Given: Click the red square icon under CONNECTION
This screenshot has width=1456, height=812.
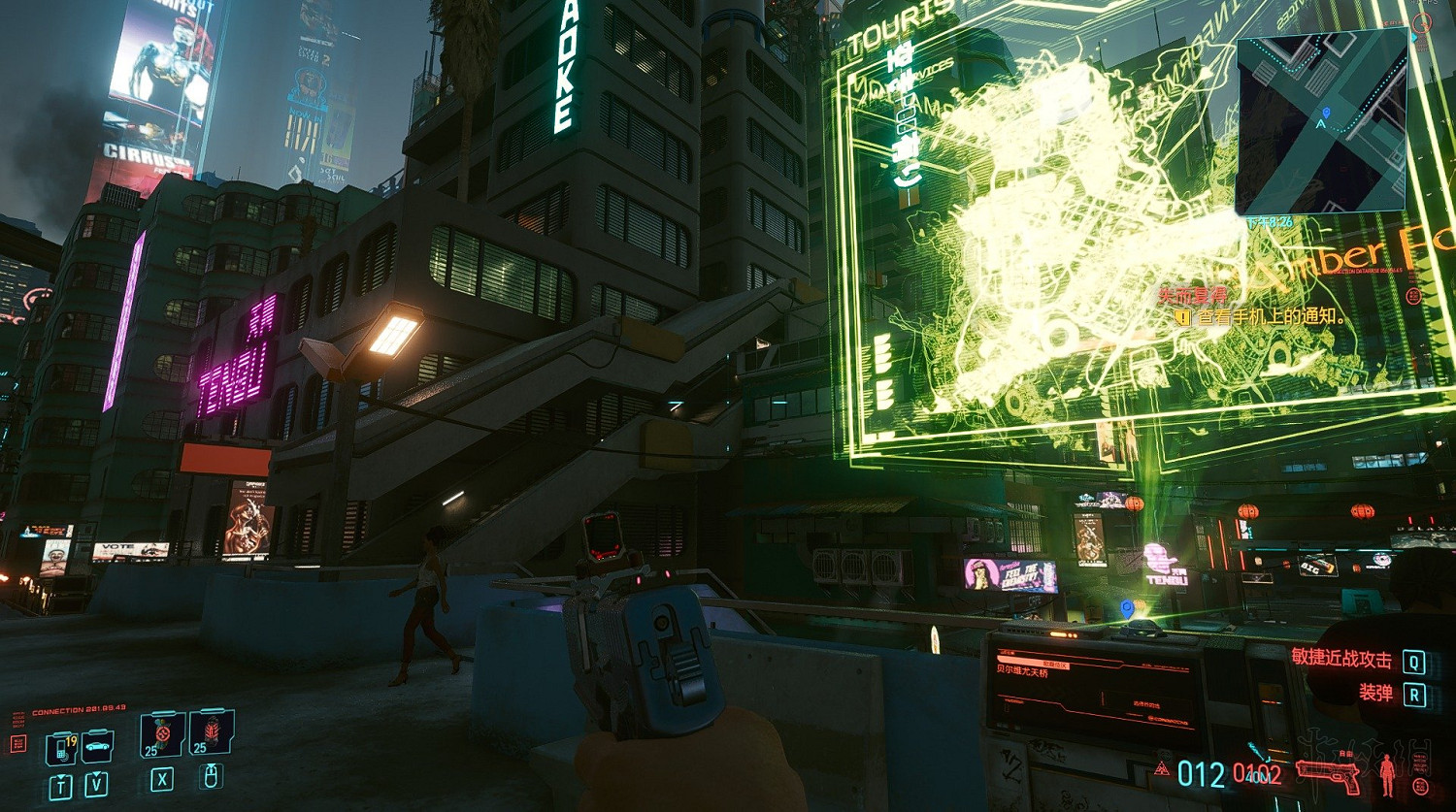Looking at the screenshot, I should pos(18,743).
